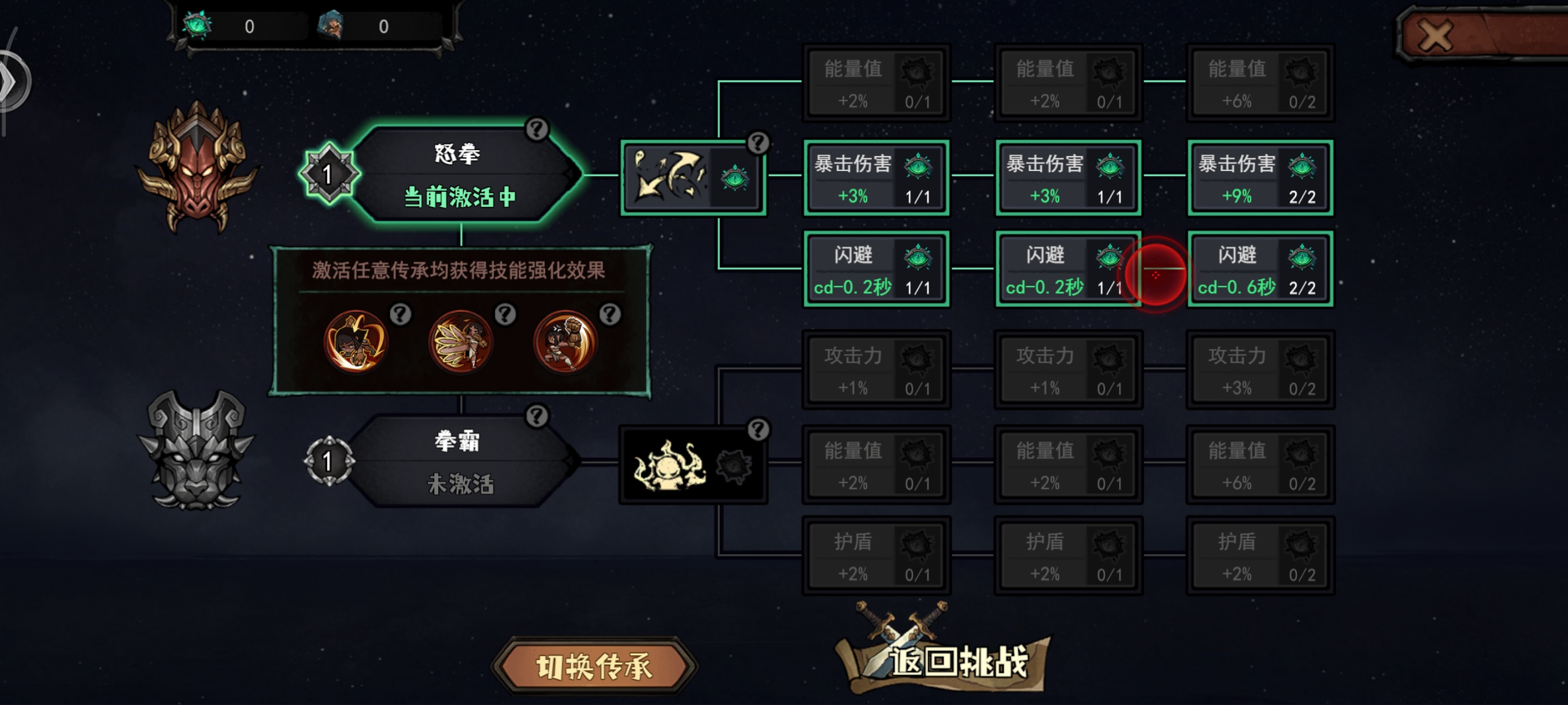Toggle the 闪避 cd-0.6秒 node
This screenshot has width=1568, height=705.
(x=1260, y=269)
